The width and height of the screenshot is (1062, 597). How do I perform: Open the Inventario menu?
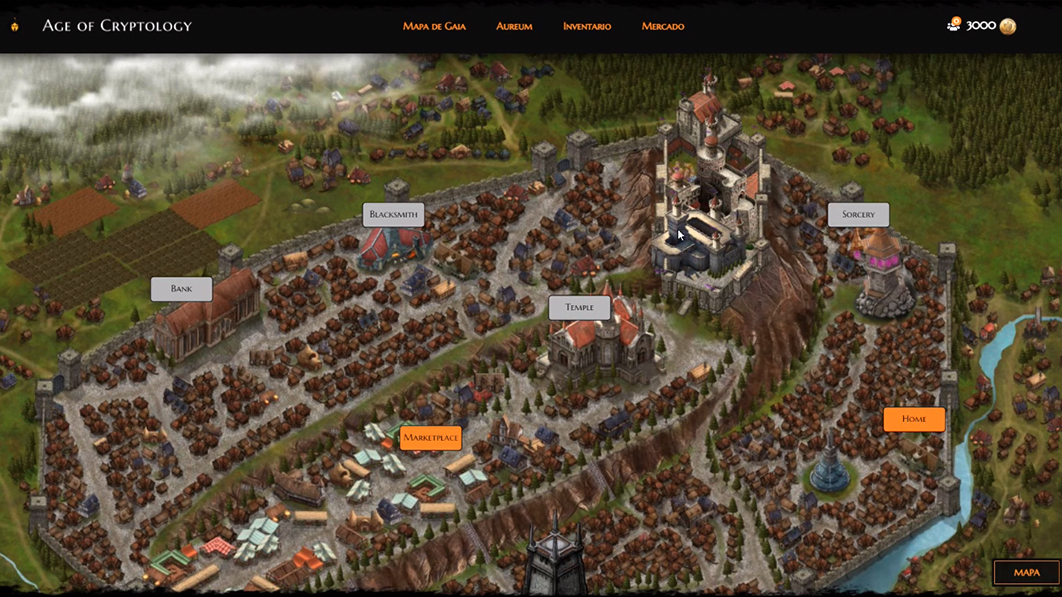pos(587,26)
